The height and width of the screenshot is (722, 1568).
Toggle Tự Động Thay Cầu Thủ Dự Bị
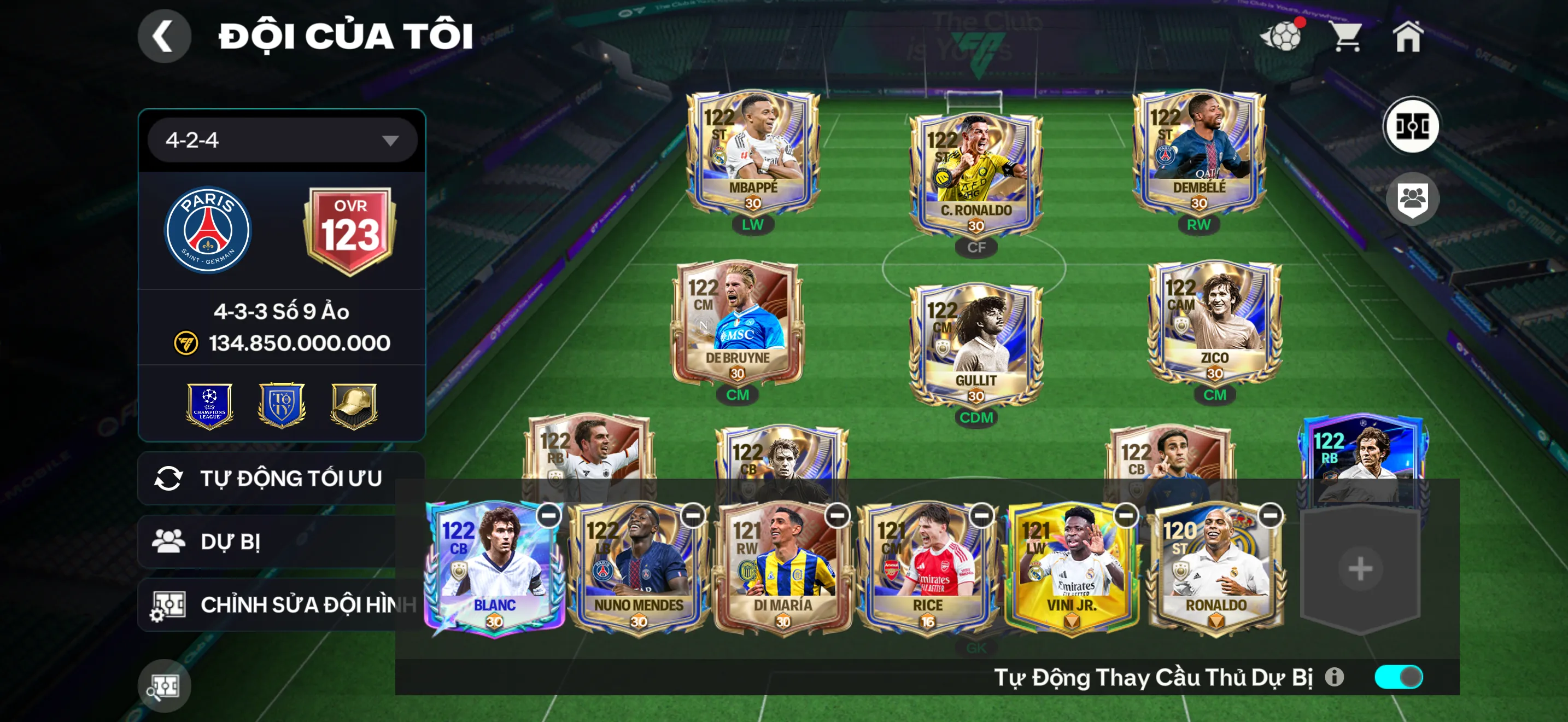tap(1398, 677)
